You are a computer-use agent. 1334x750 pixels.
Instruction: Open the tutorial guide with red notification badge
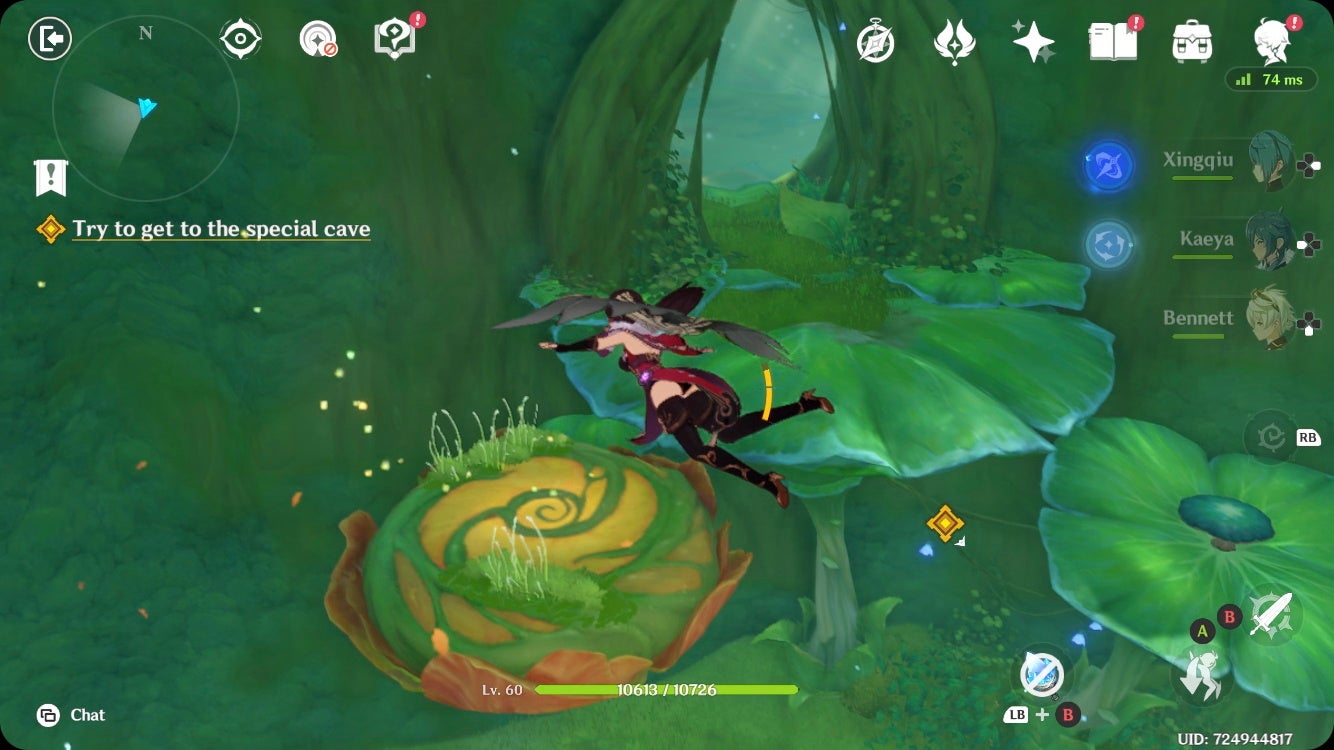click(x=394, y=37)
